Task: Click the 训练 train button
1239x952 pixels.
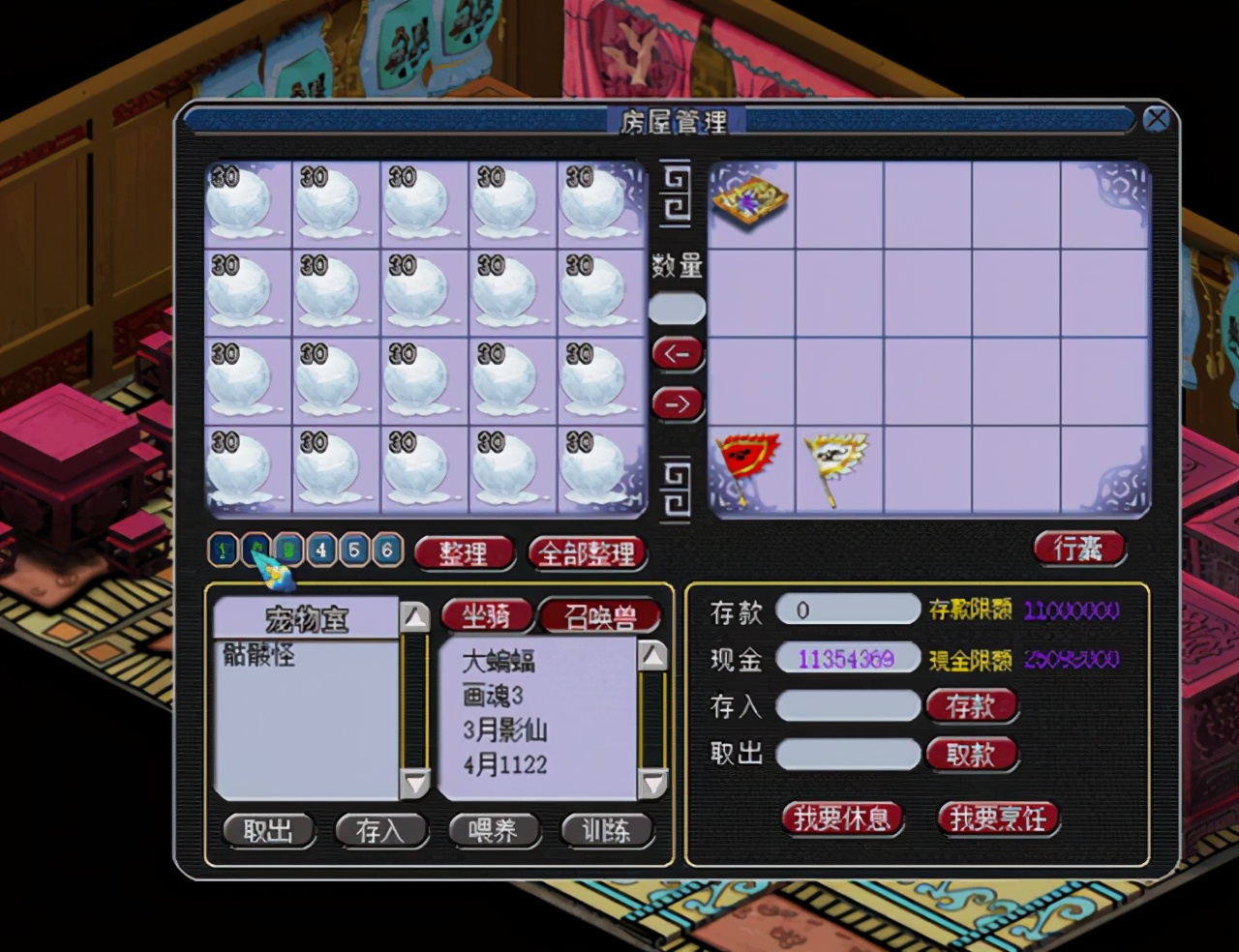Action: click(606, 830)
